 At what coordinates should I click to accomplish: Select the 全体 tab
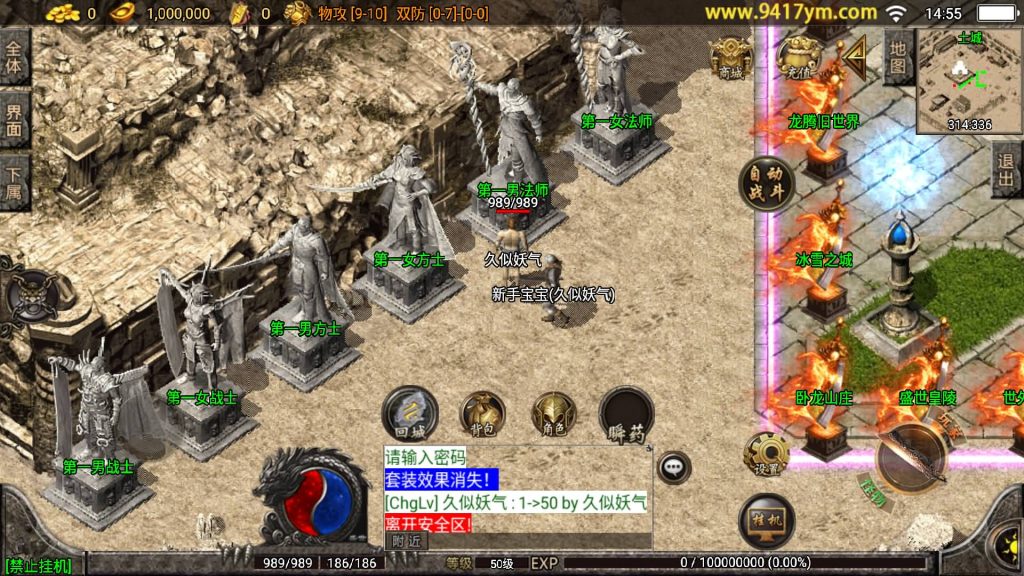14,57
